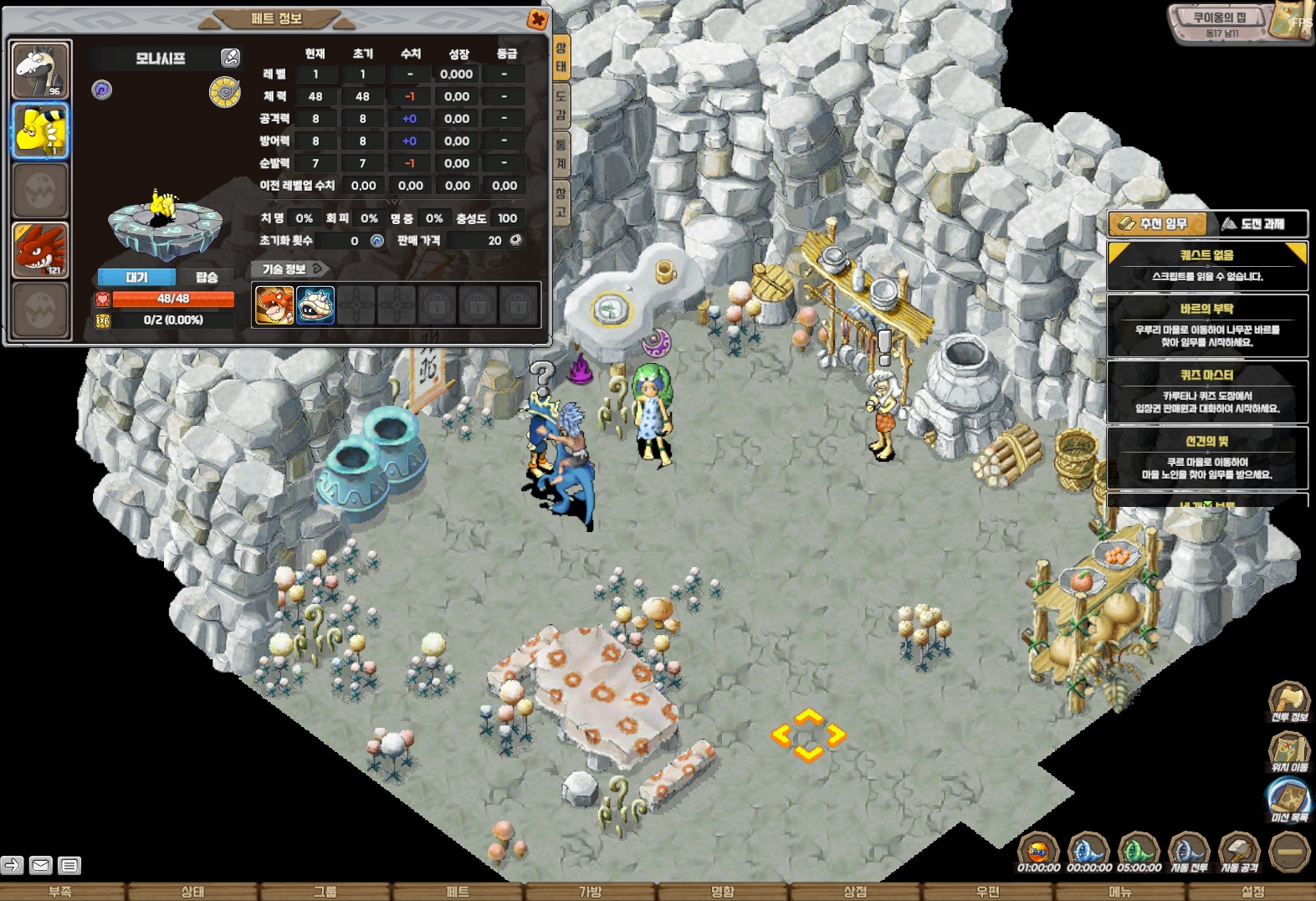Select the red dragon pet portrait
1316x901 pixels.
click(39, 249)
